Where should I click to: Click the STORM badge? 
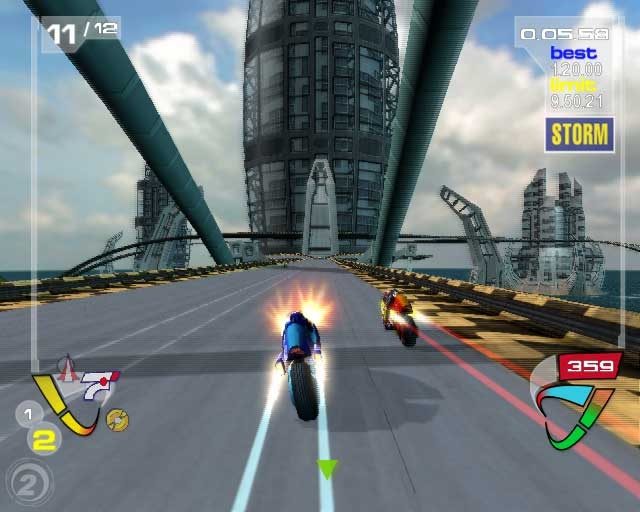(x=580, y=134)
